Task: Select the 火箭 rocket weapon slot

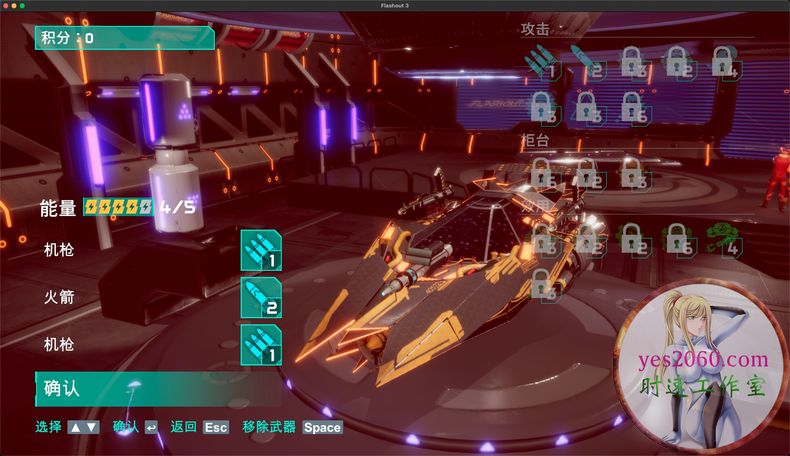Action: tap(261, 297)
